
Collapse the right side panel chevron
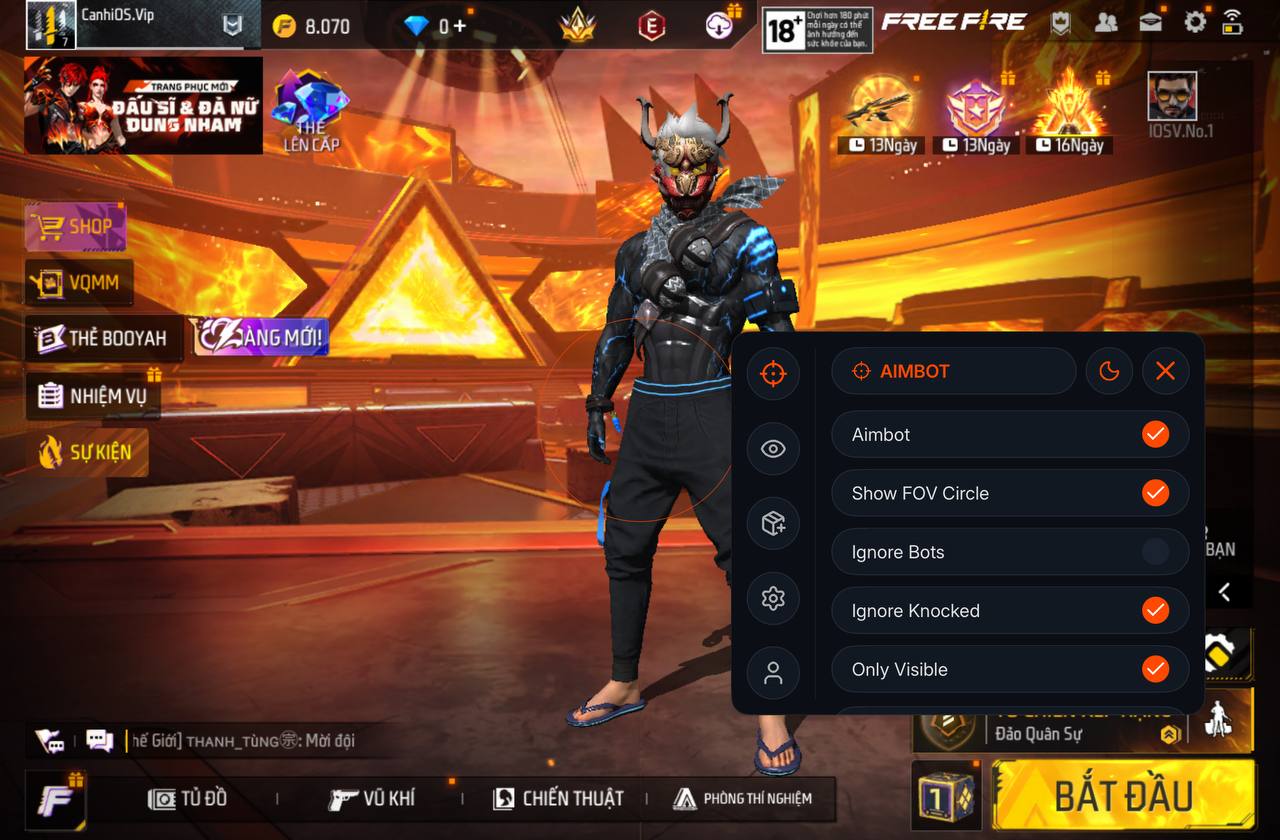(x=1225, y=592)
